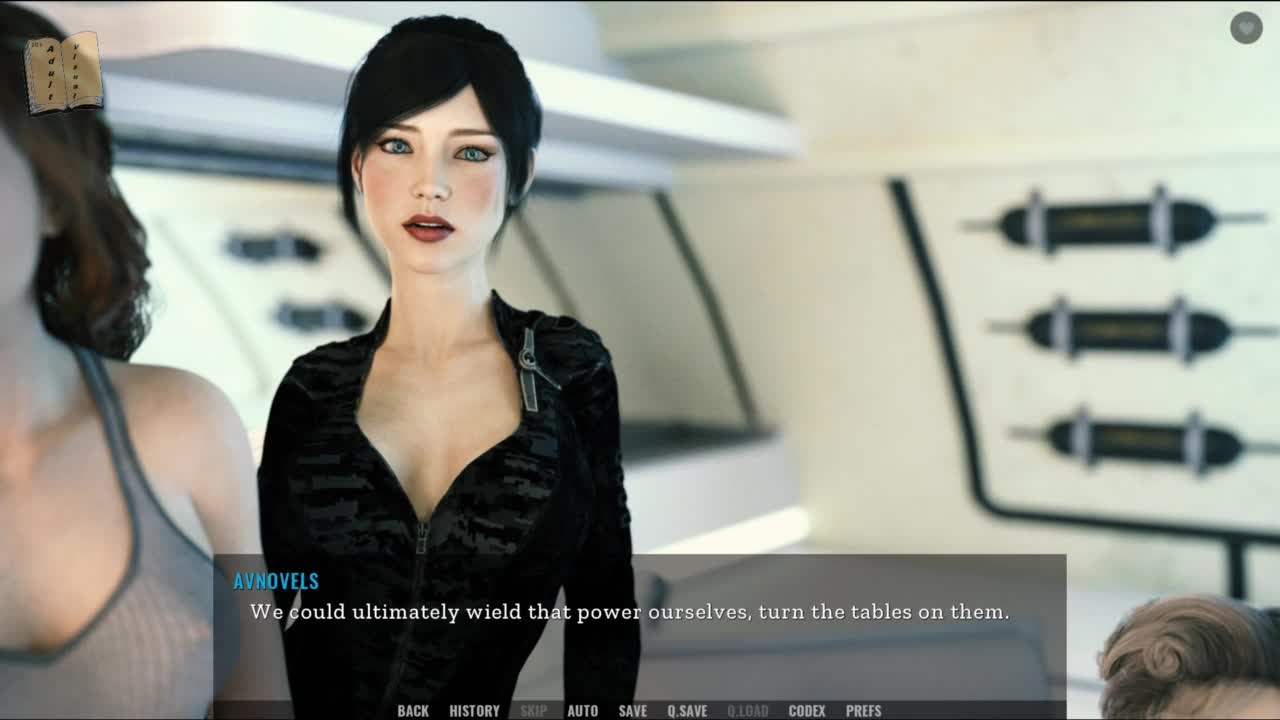Go back using the BACK button

pyautogui.click(x=412, y=711)
